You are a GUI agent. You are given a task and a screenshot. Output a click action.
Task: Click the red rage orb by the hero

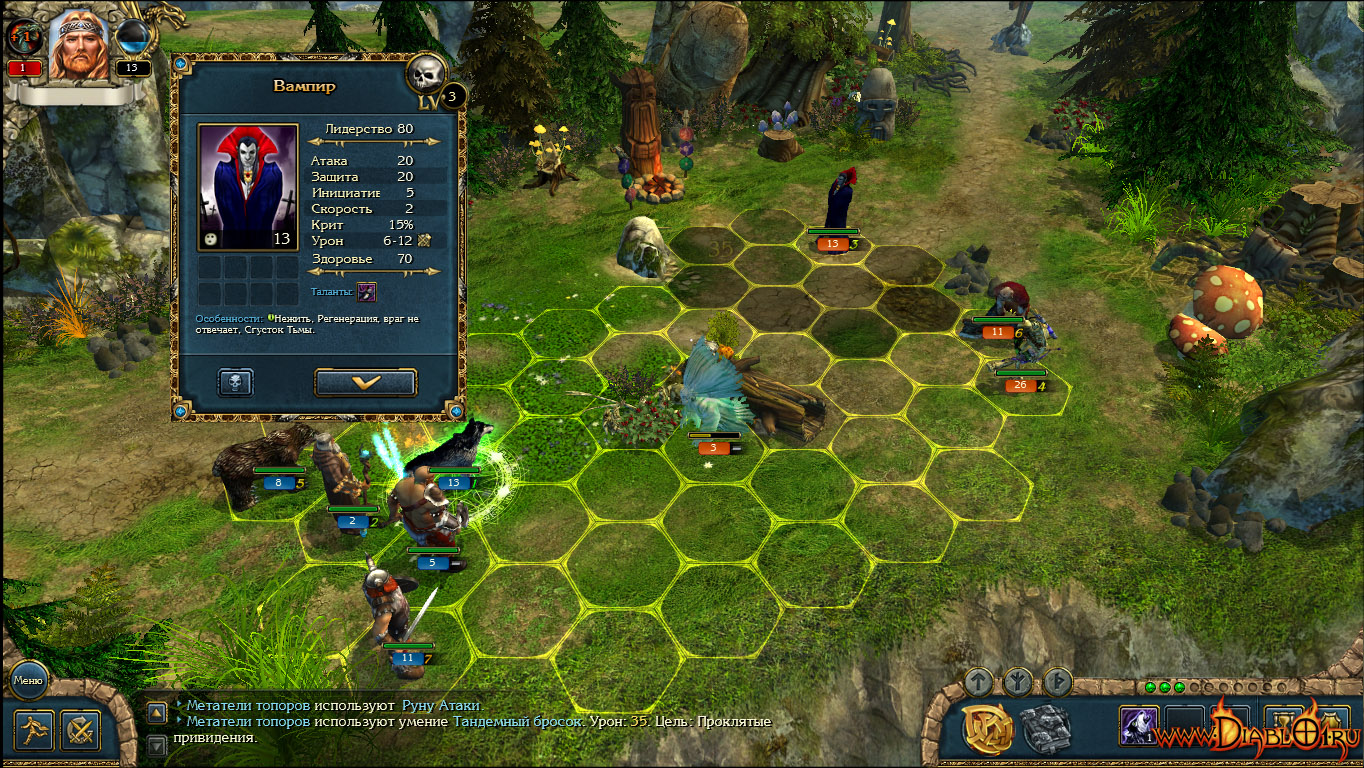(x=24, y=38)
